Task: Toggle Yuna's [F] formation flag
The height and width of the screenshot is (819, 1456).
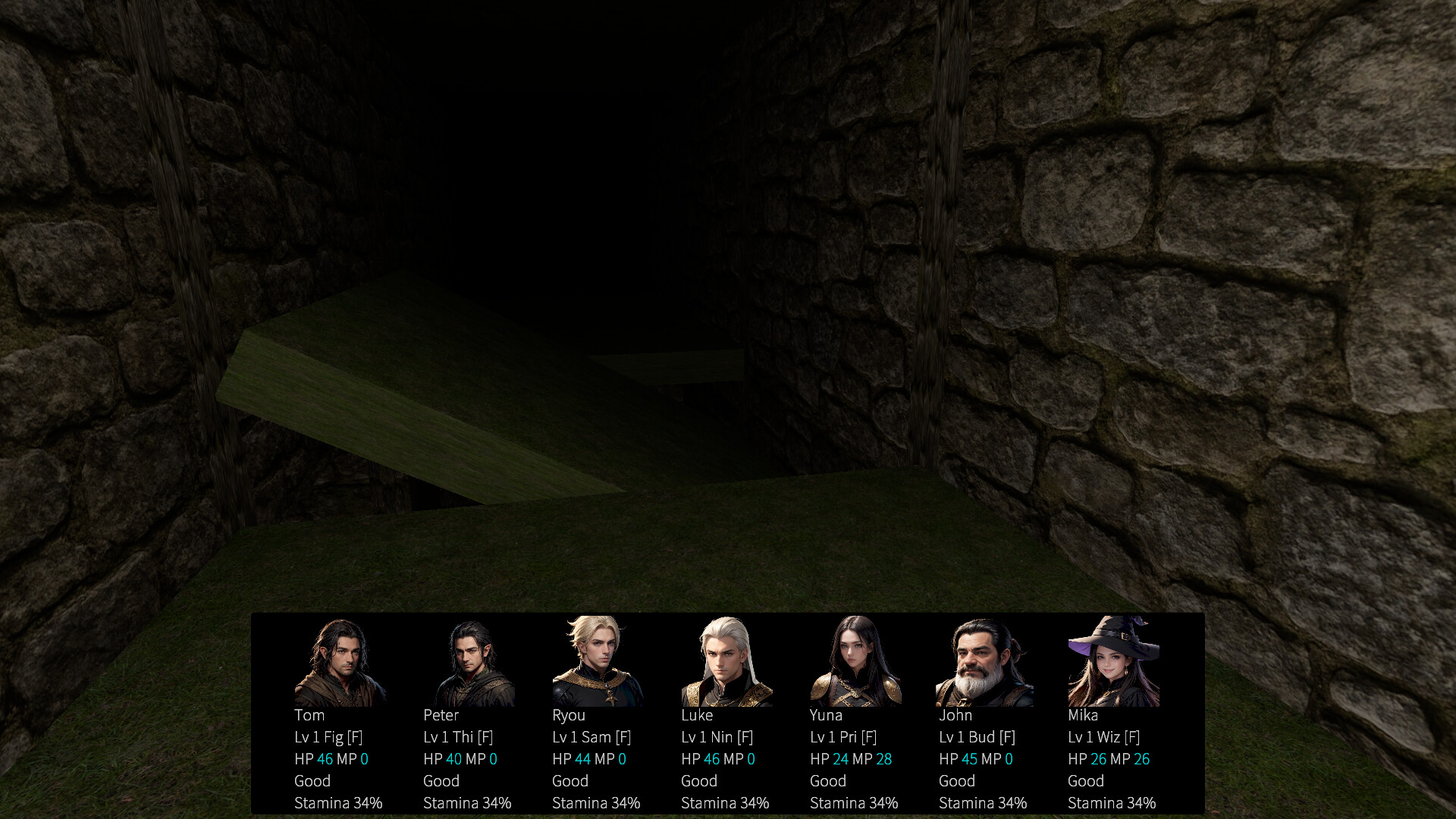Action: tap(871, 736)
